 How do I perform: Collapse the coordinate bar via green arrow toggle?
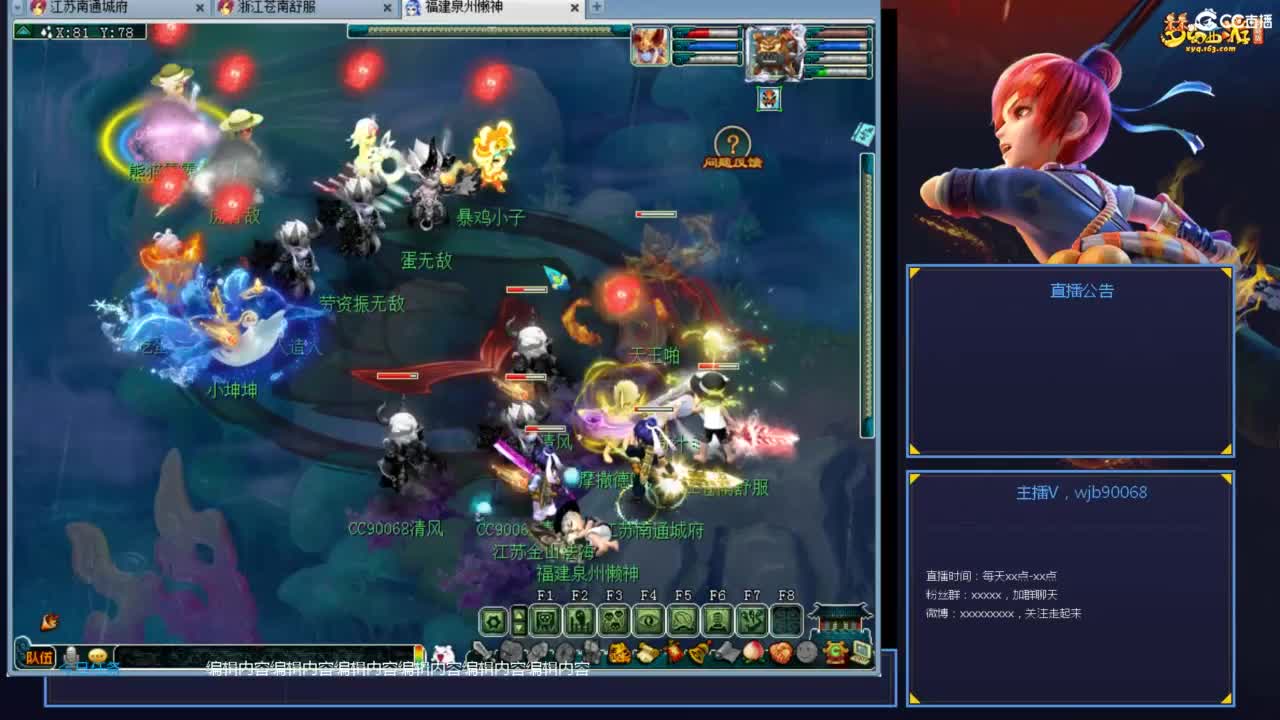click(23, 31)
